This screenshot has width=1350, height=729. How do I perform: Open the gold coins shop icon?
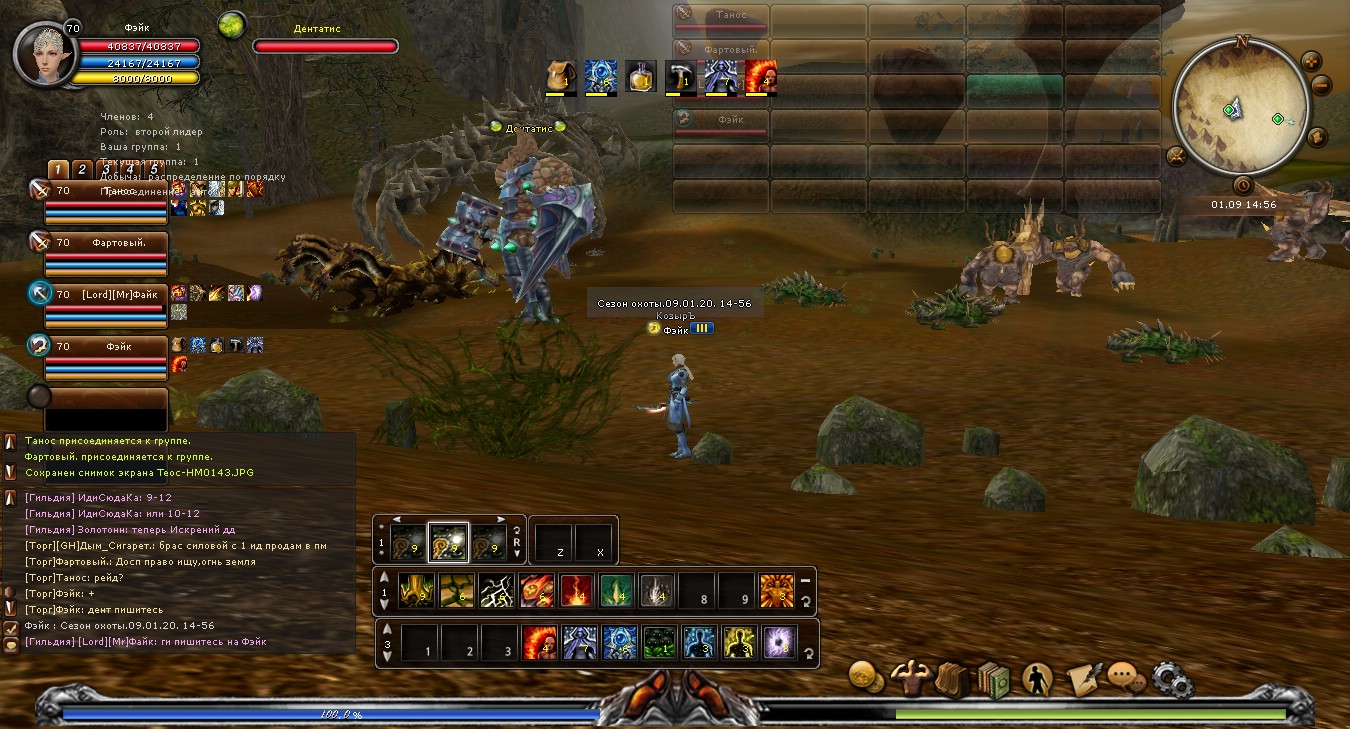tap(865, 676)
